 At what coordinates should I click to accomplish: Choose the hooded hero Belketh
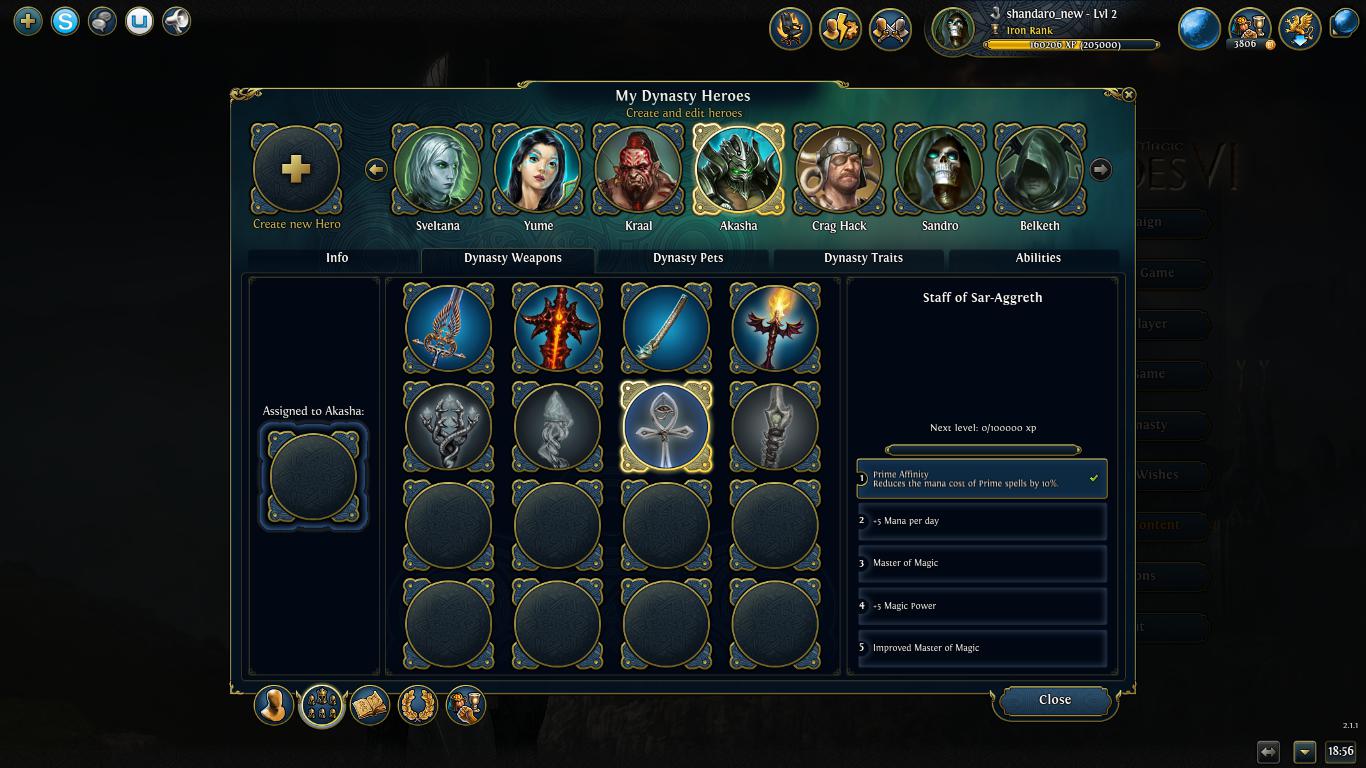(x=1039, y=170)
